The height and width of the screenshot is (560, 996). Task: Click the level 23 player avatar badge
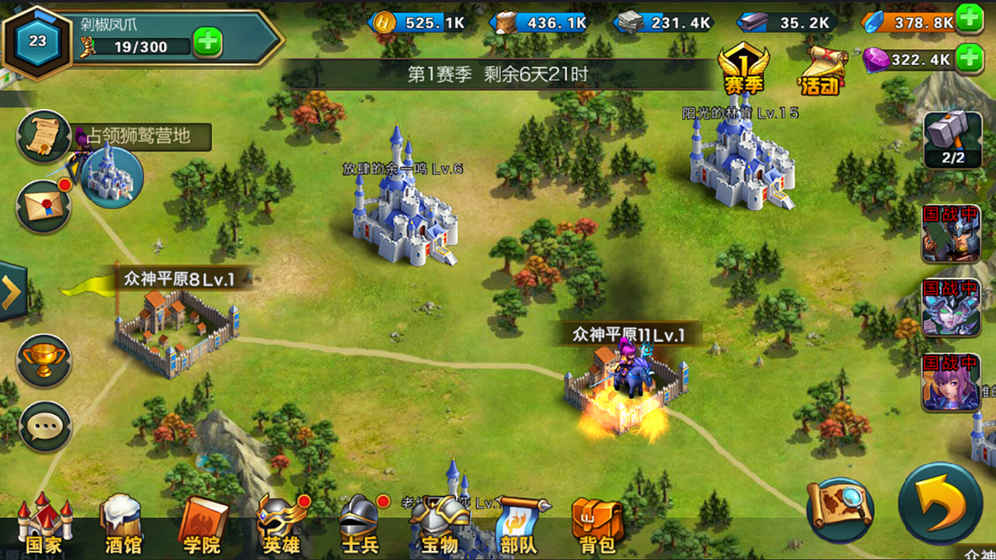(38, 40)
